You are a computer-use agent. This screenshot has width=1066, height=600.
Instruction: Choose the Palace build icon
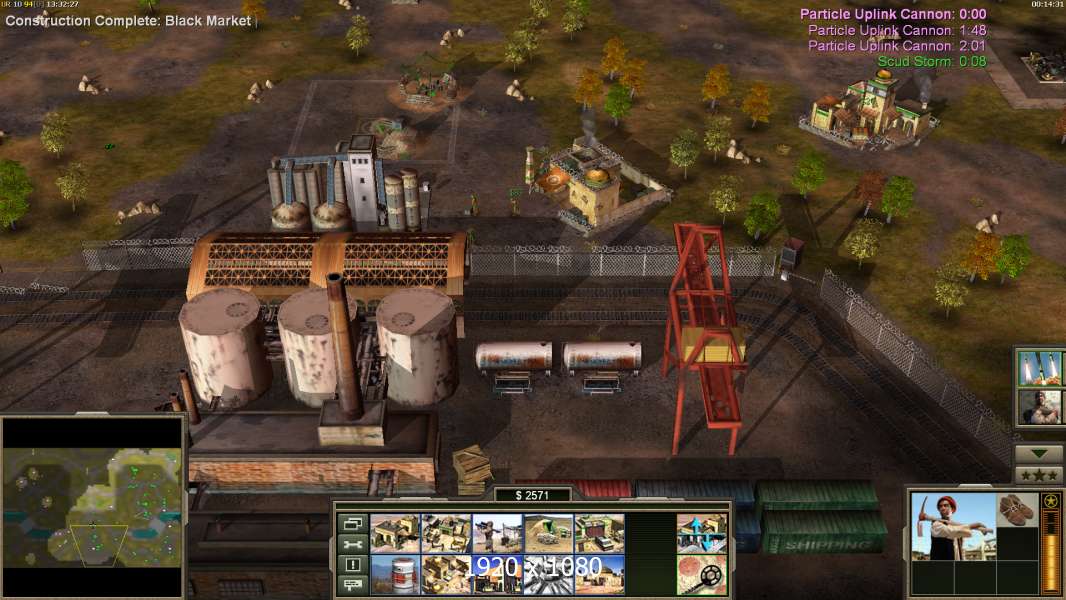click(446, 574)
